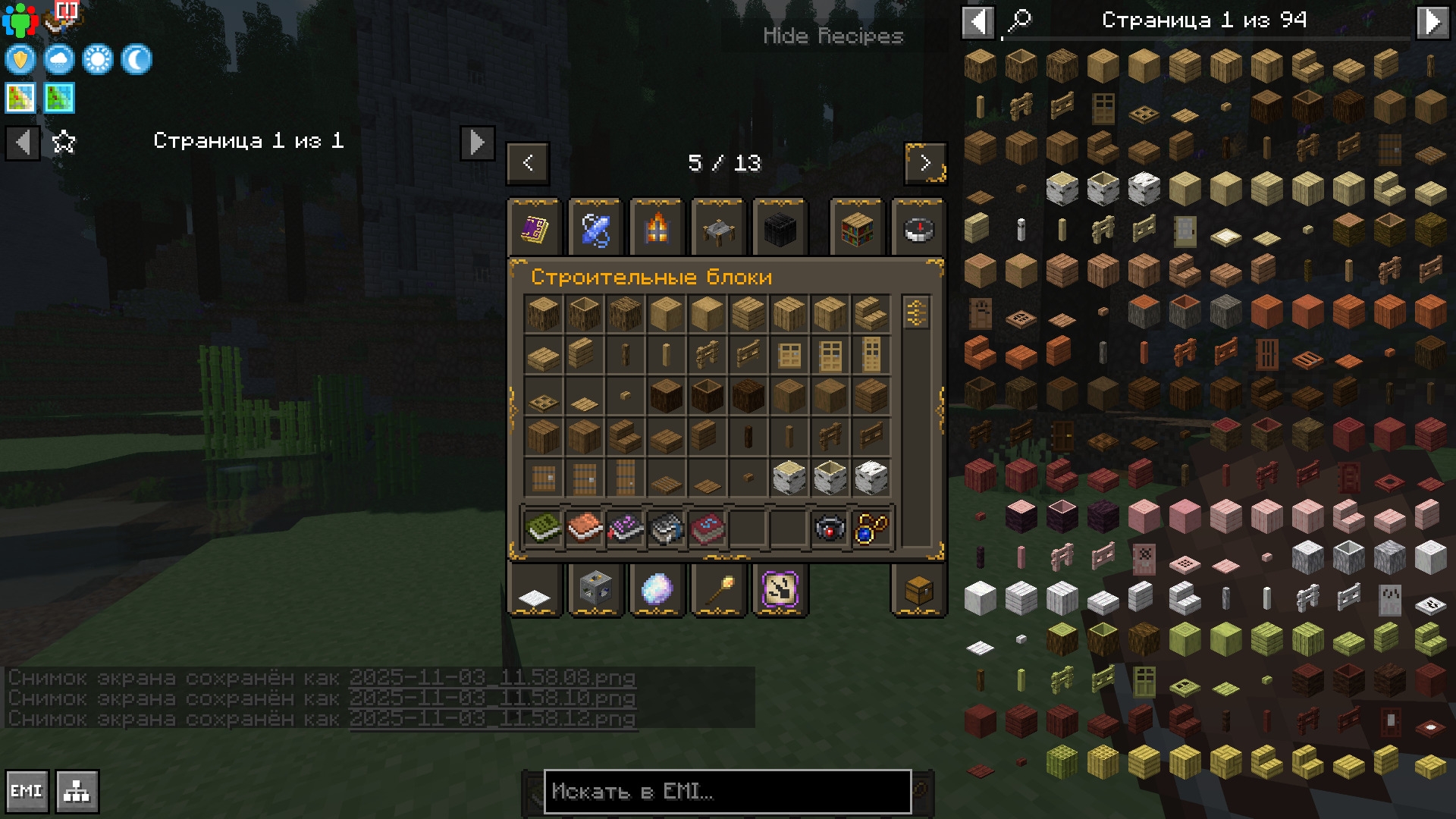
Task: Set time to night with the moon icon
Action: [136, 59]
